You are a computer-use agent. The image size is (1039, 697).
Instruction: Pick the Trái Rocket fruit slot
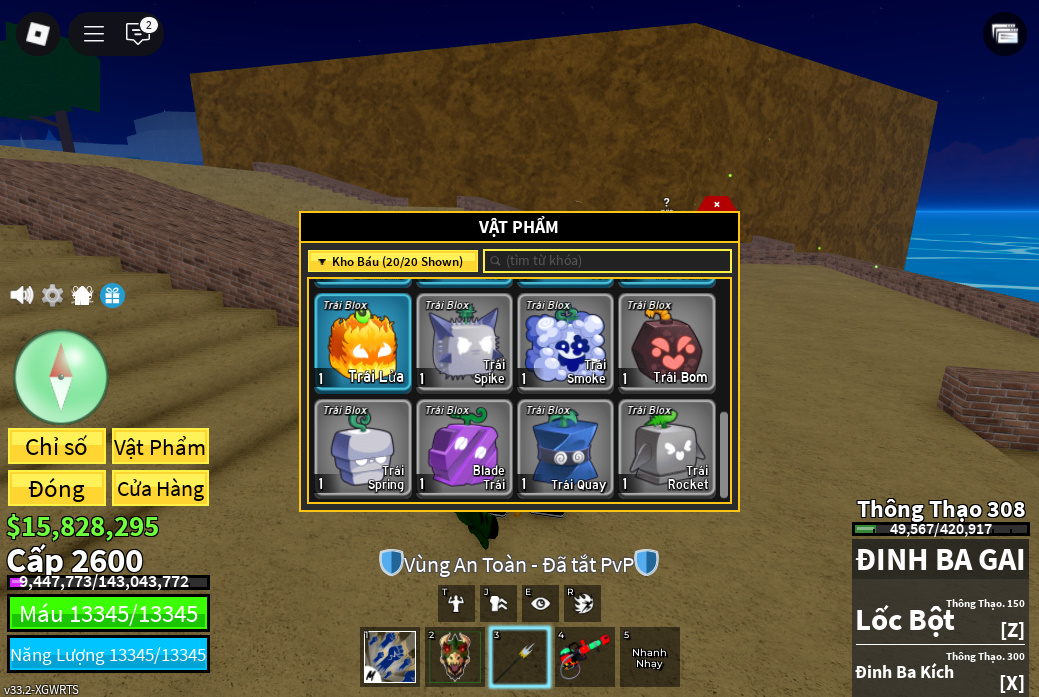pos(666,447)
